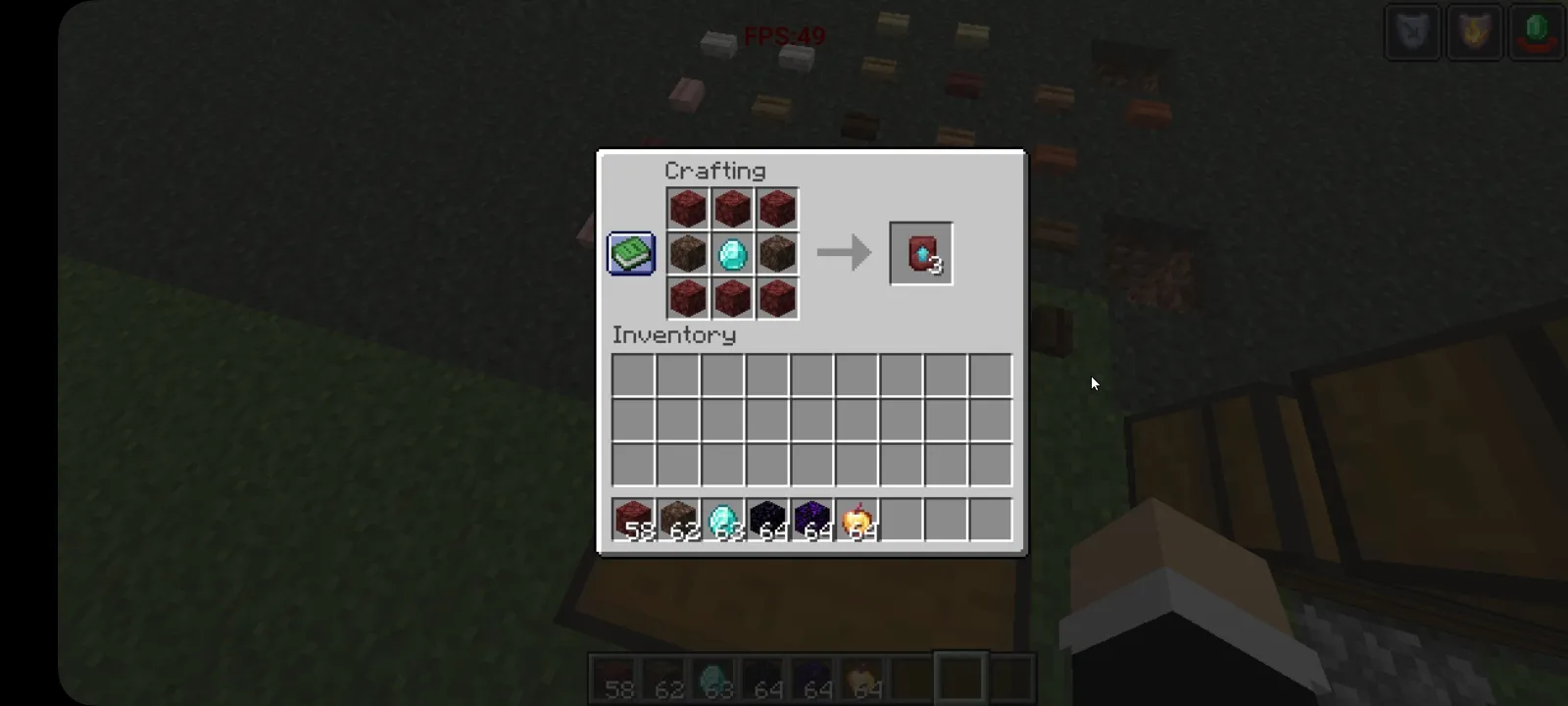Viewport: 1568px width, 706px height.
Task: Select the highlighted empty hotbar slot at bottom
Action: 961,677
